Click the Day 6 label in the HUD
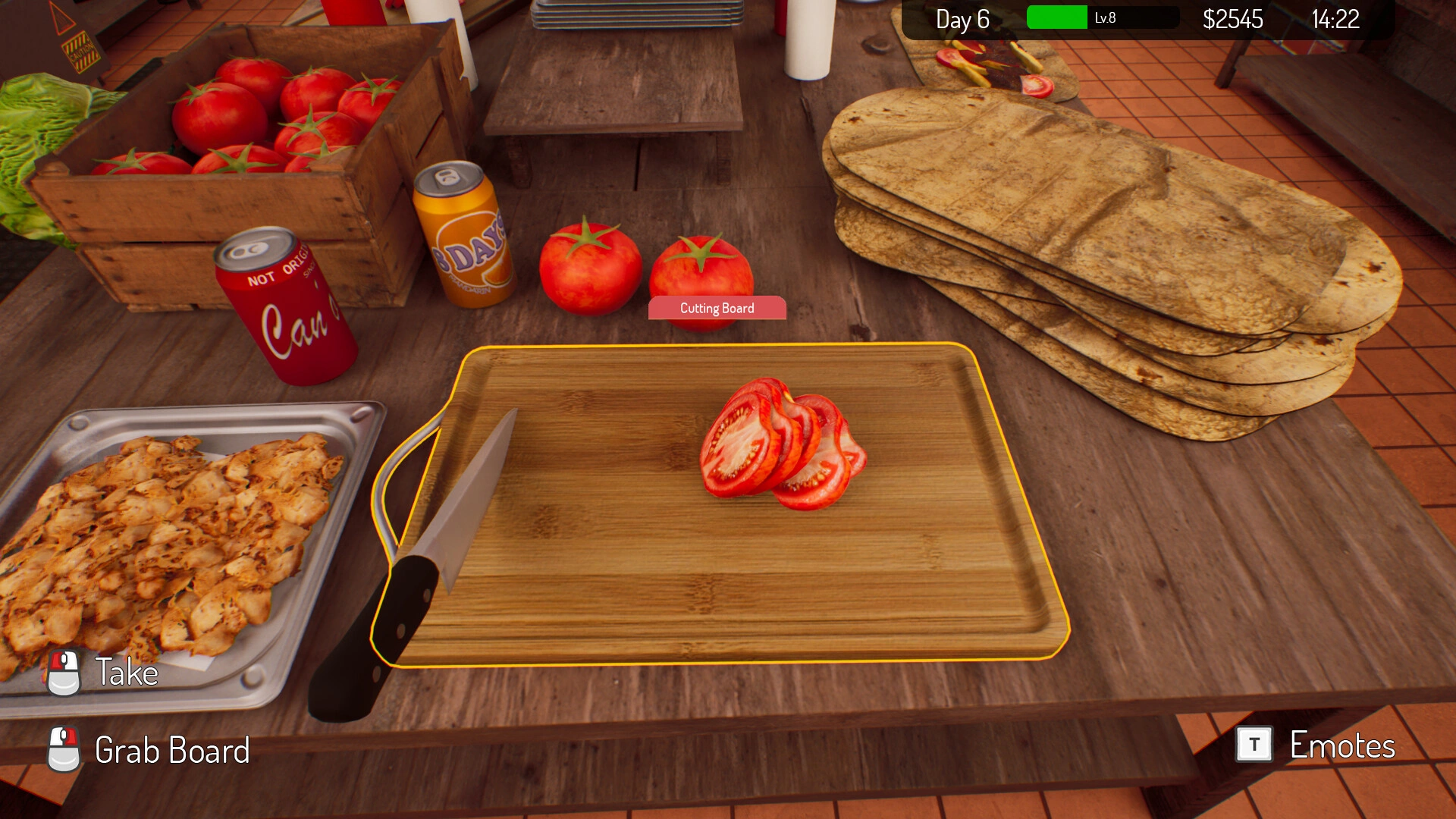Image resolution: width=1456 pixels, height=819 pixels. coord(963,20)
